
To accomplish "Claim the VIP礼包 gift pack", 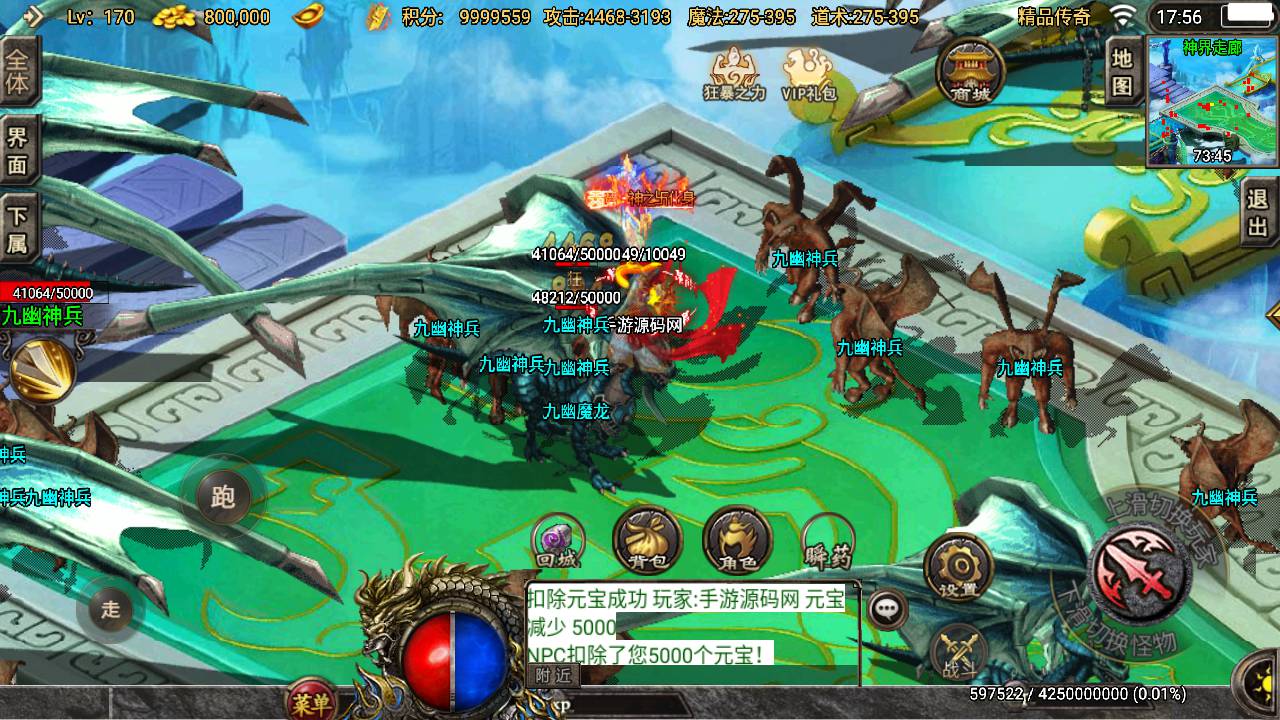I will click(809, 74).
